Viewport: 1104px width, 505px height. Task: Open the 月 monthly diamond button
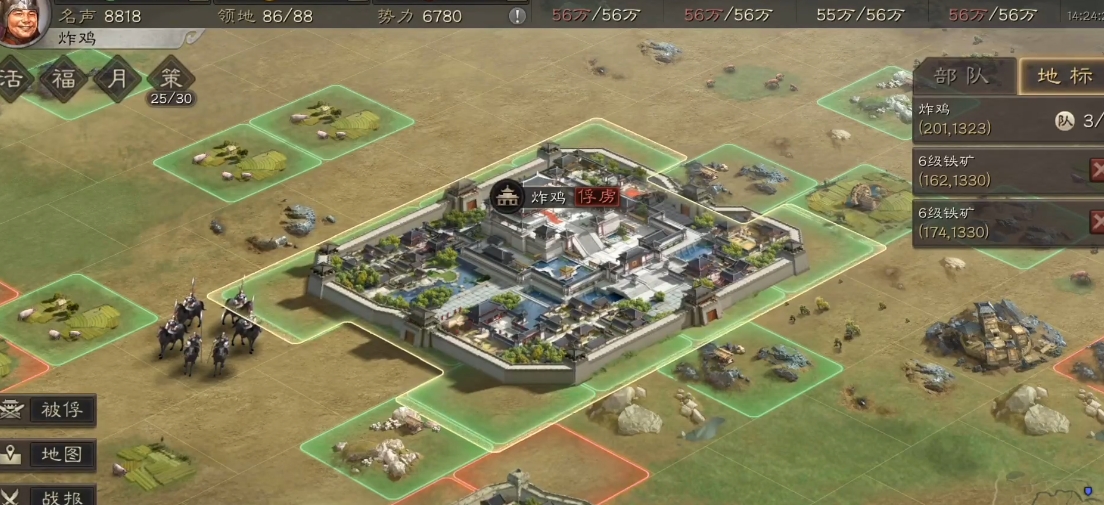[x=117, y=80]
